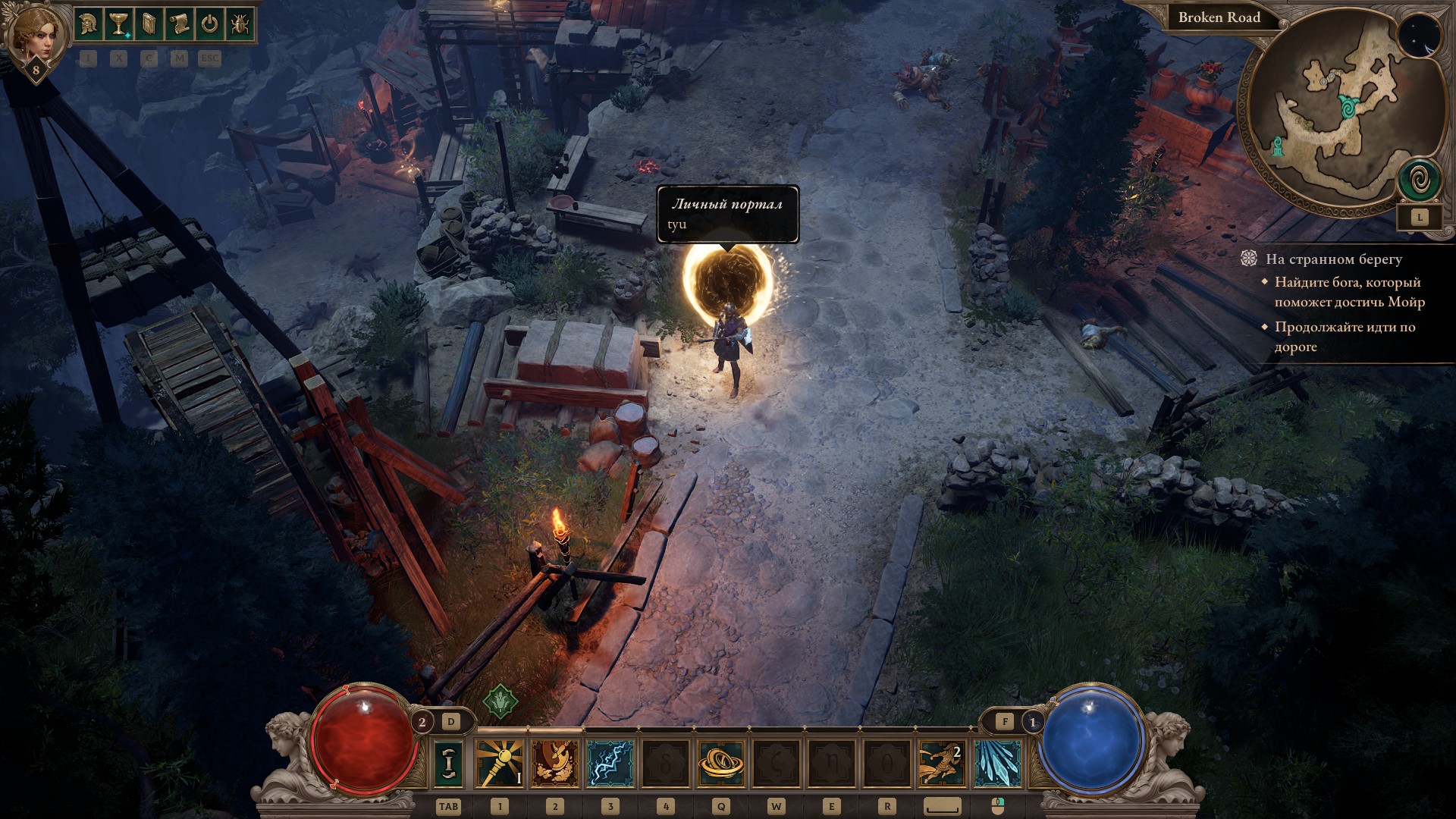Activate the green spiral portal button

pos(1420,181)
